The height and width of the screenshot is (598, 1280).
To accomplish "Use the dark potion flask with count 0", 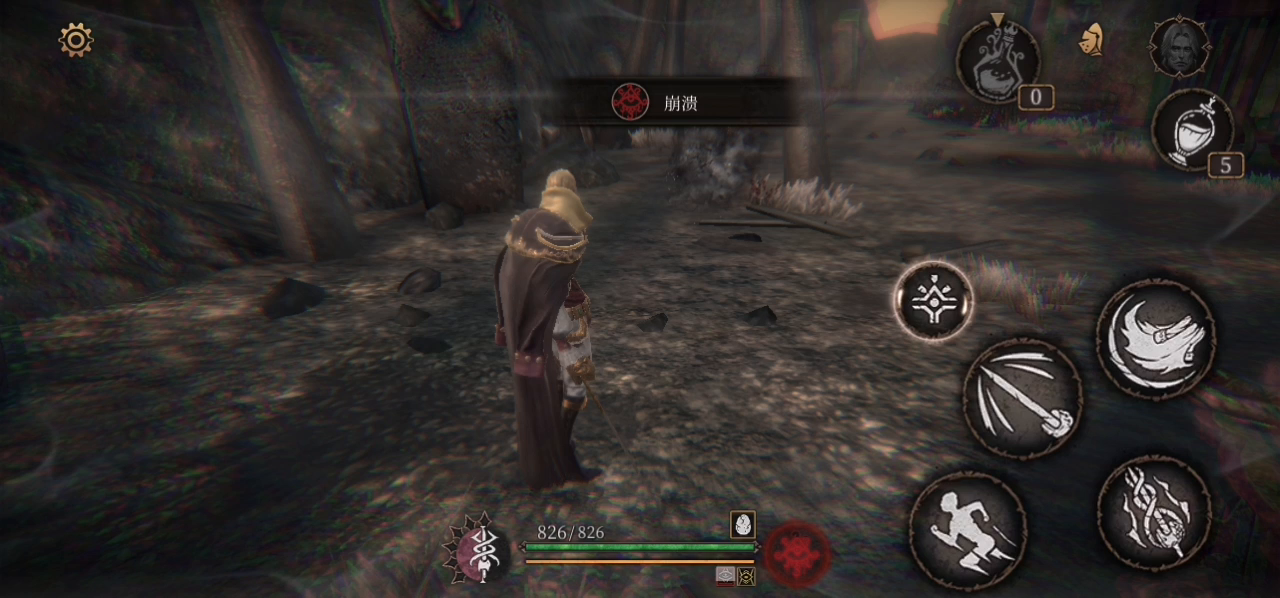I will coord(998,62).
